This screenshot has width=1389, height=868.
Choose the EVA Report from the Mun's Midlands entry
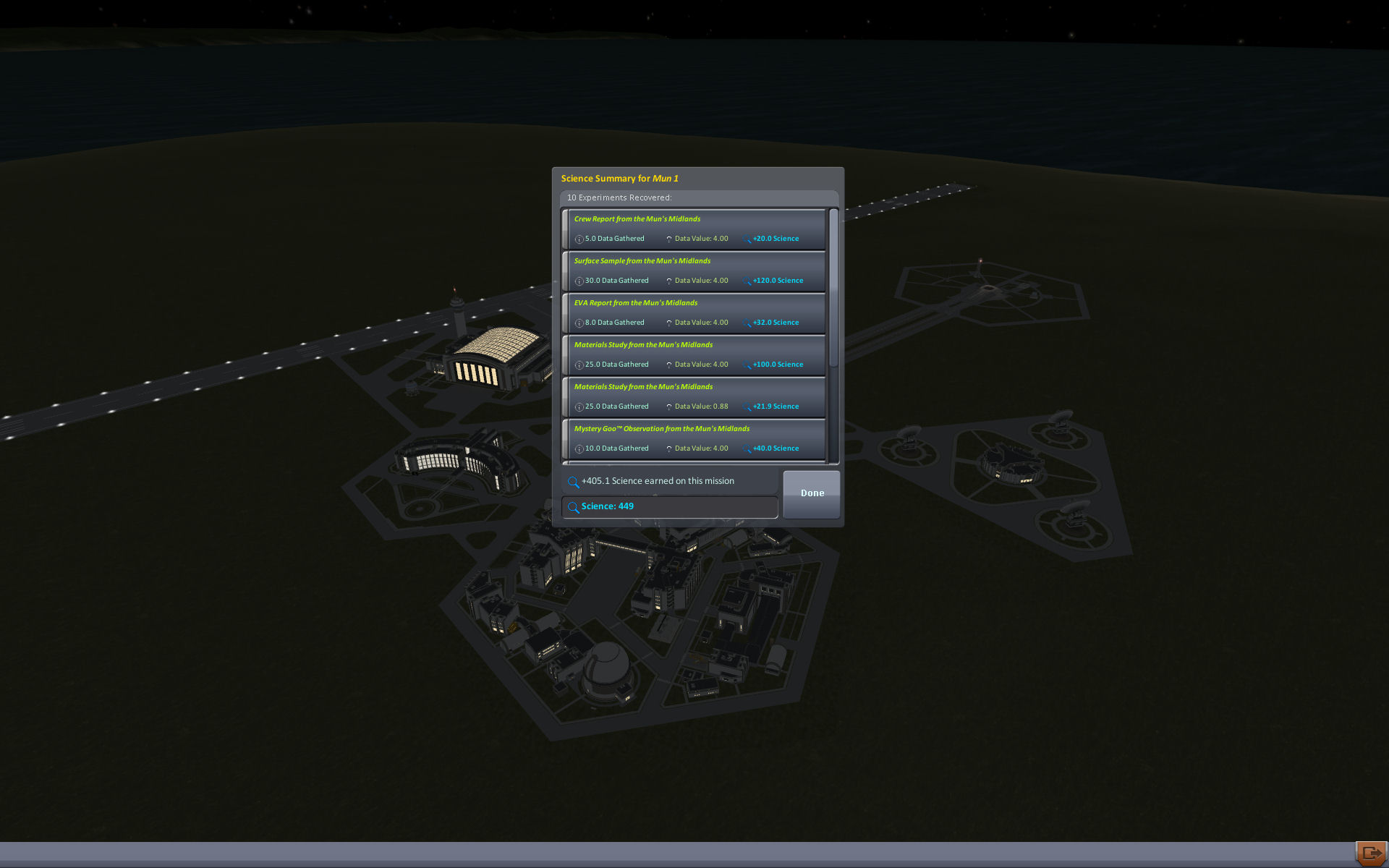point(695,312)
